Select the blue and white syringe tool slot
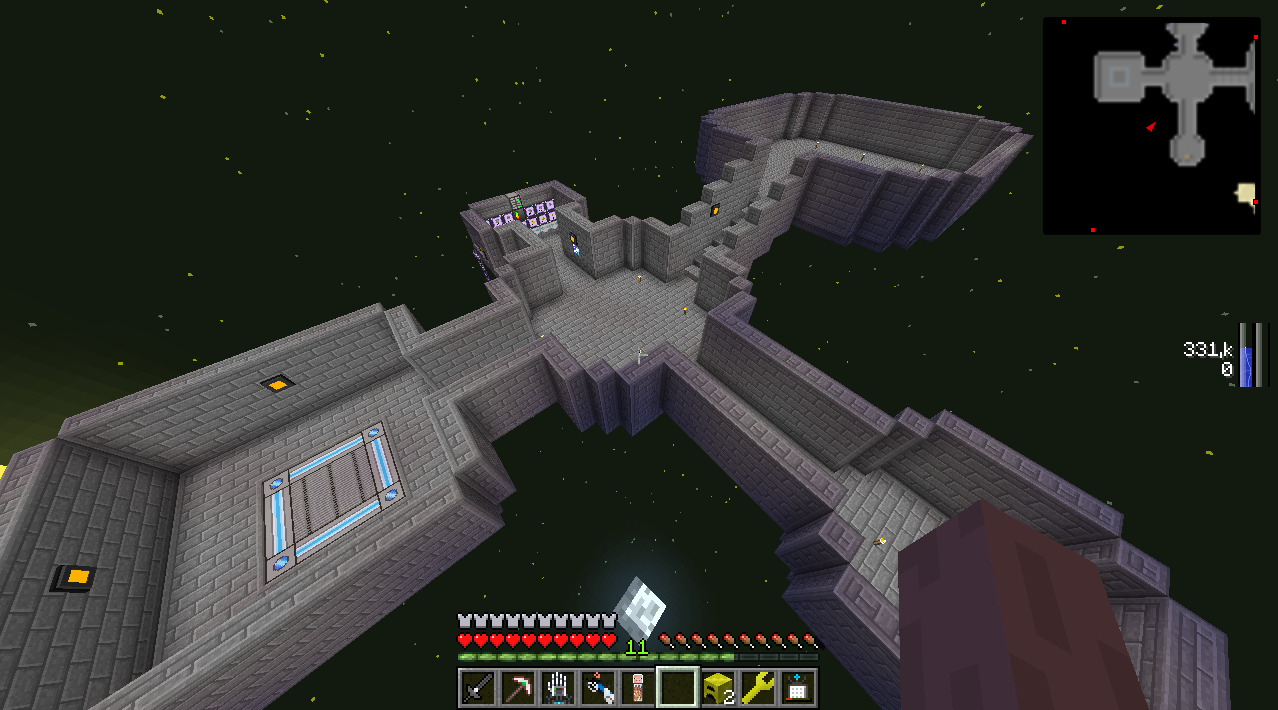This screenshot has width=1278, height=710. pyautogui.click(x=598, y=688)
